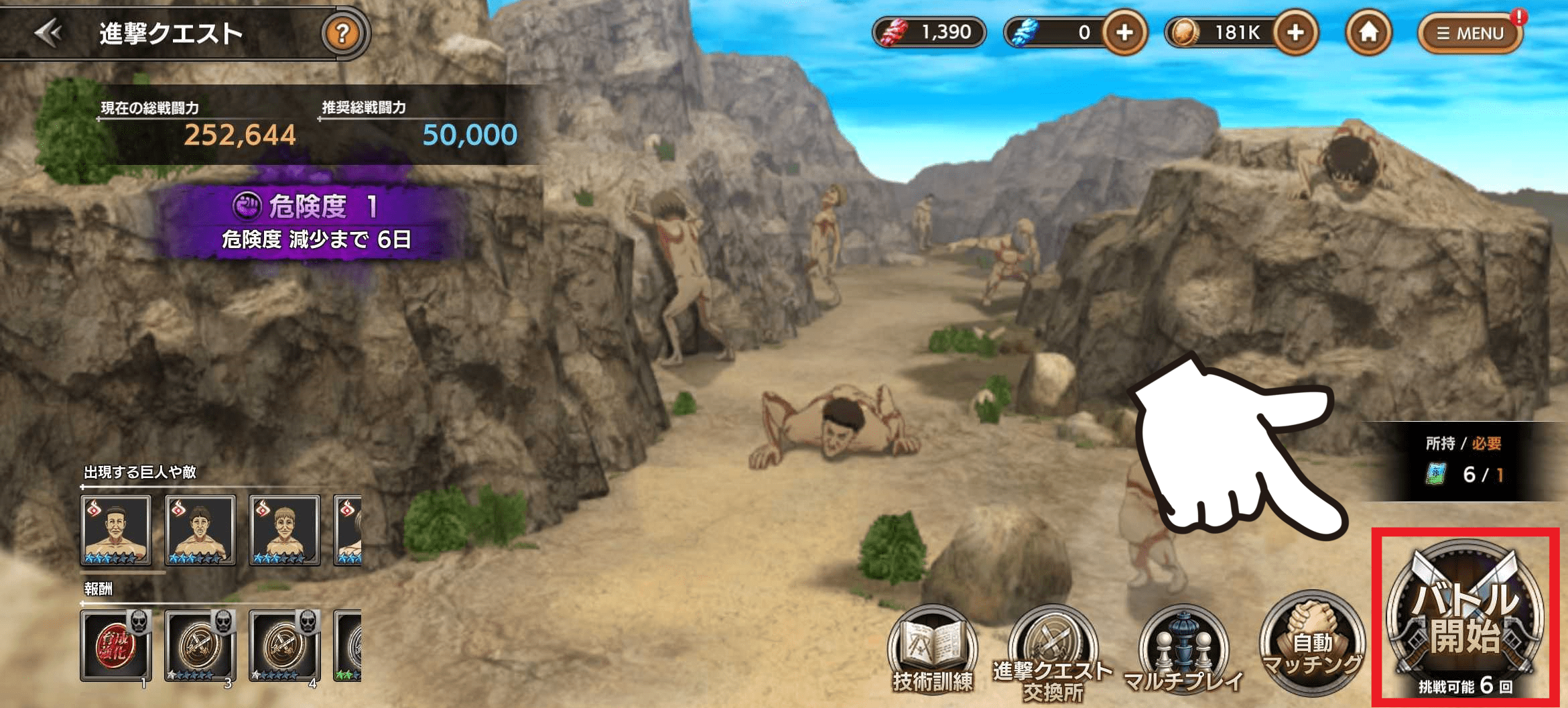
Task: Open the MENU button
Action: point(1470,33)
